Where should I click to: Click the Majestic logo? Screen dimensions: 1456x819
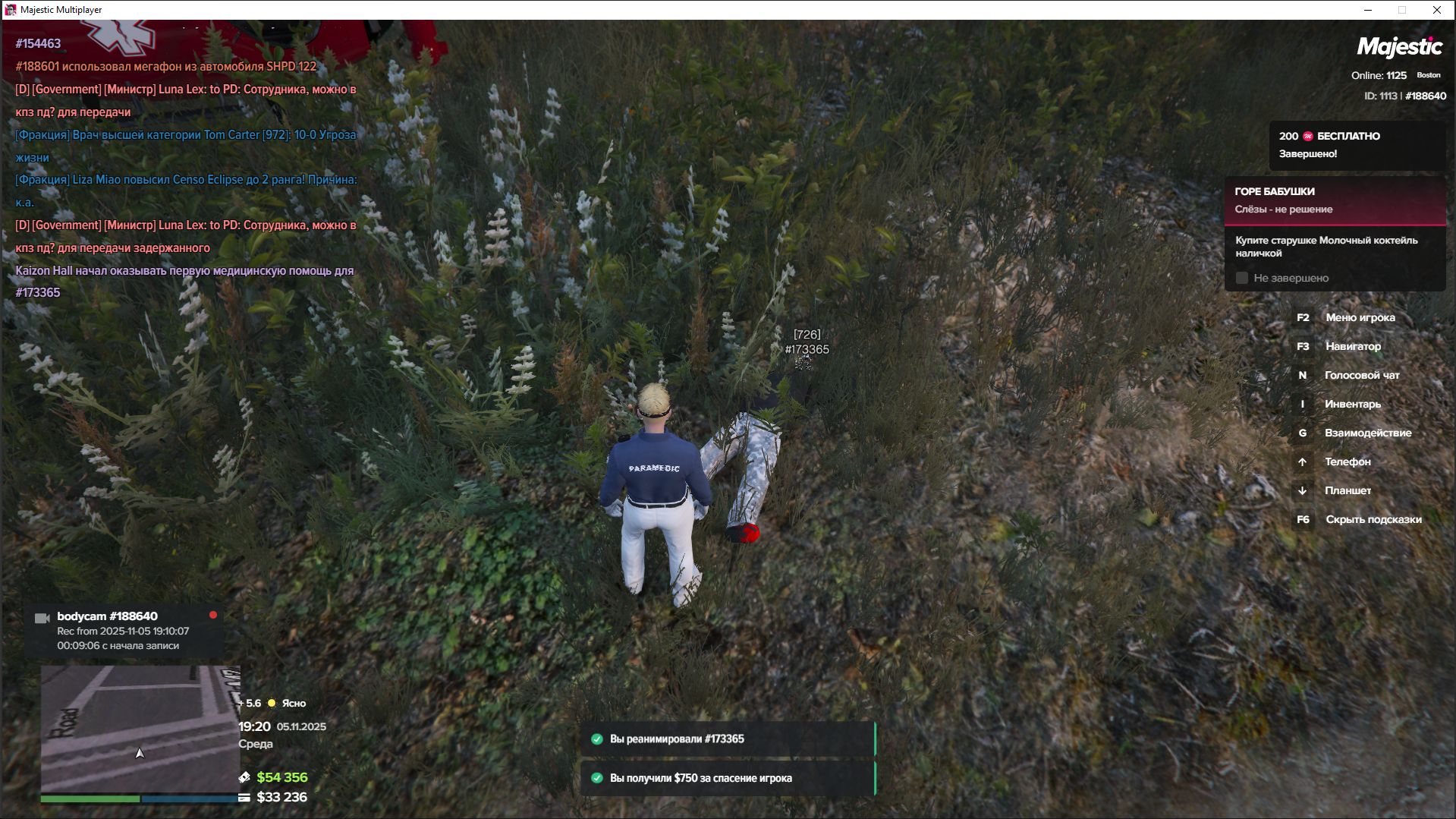(x=1399, y=47)
